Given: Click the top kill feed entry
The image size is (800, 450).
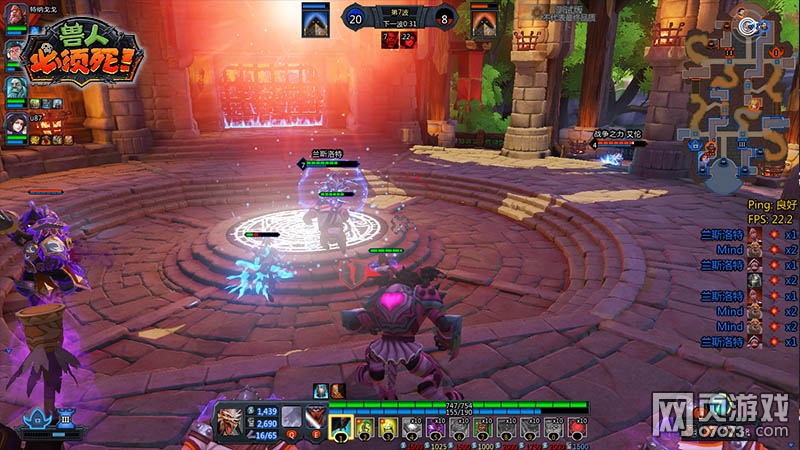Looking at the screenshot, I should [750, 233].
